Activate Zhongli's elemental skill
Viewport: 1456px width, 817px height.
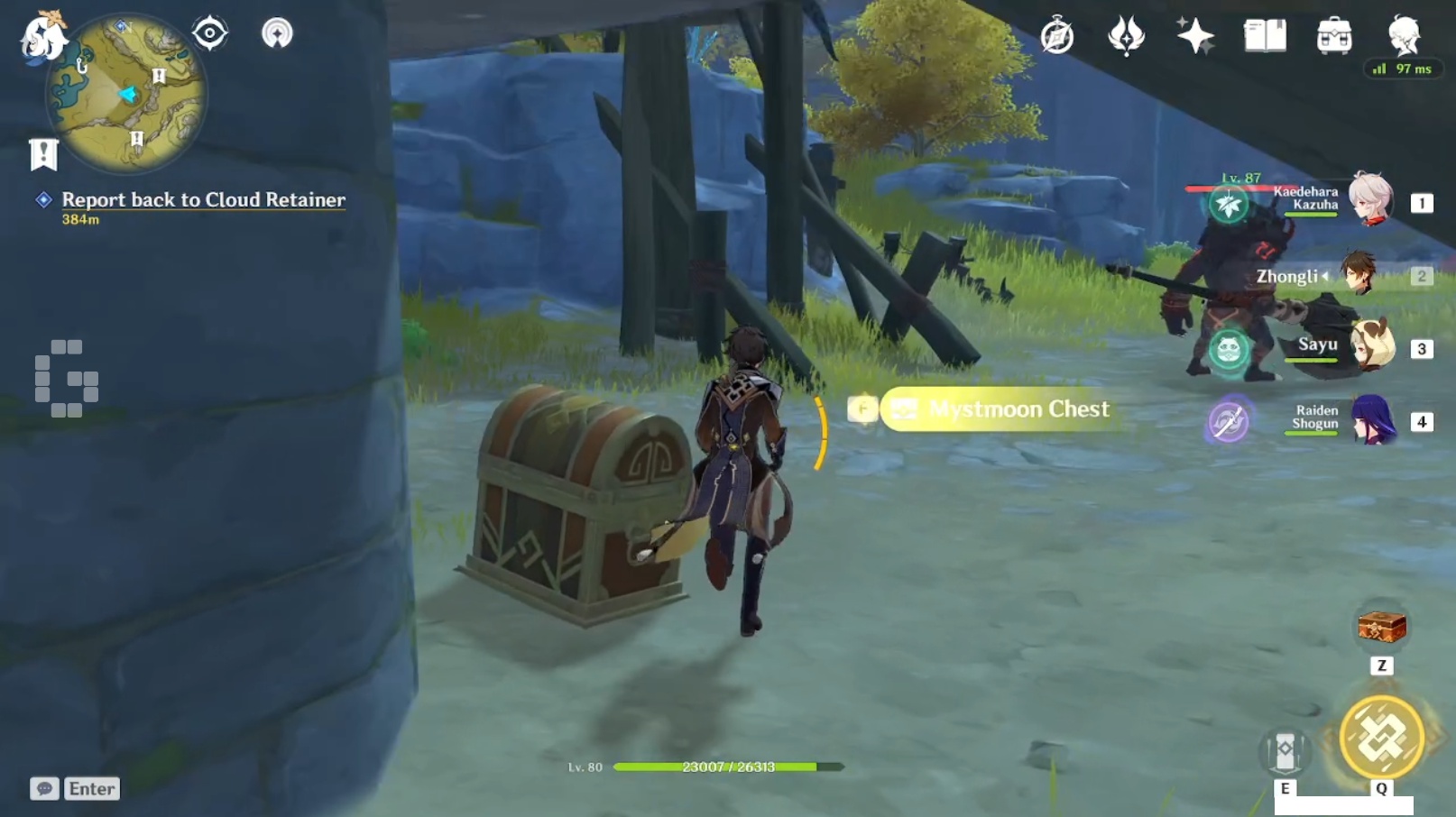[1285, 751]
